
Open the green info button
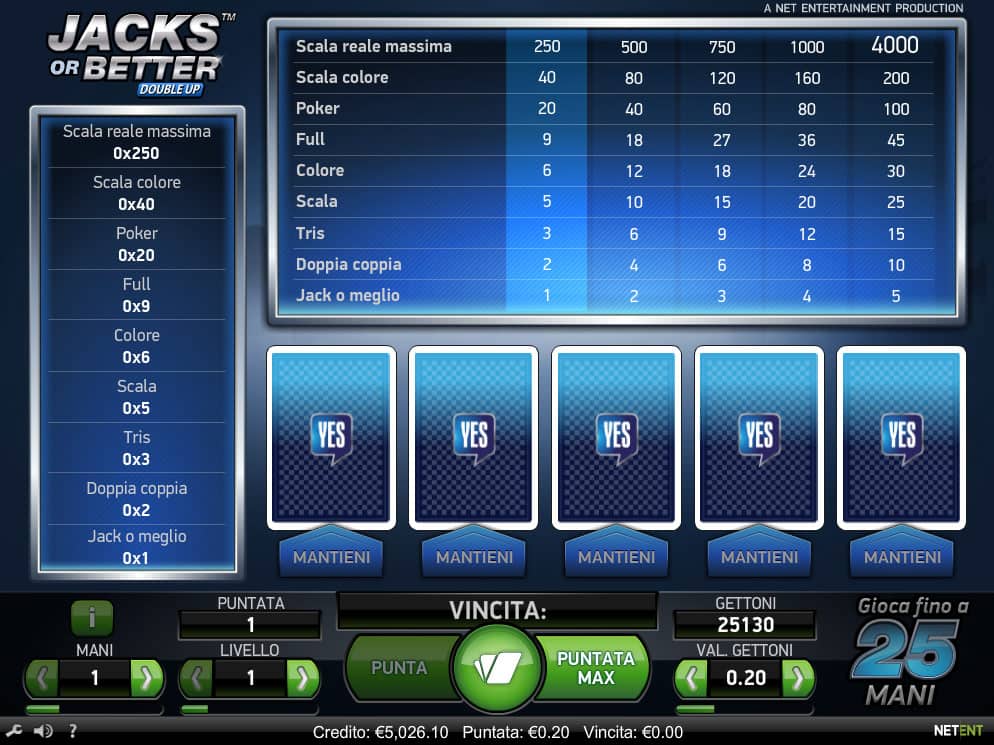point(92,618)
